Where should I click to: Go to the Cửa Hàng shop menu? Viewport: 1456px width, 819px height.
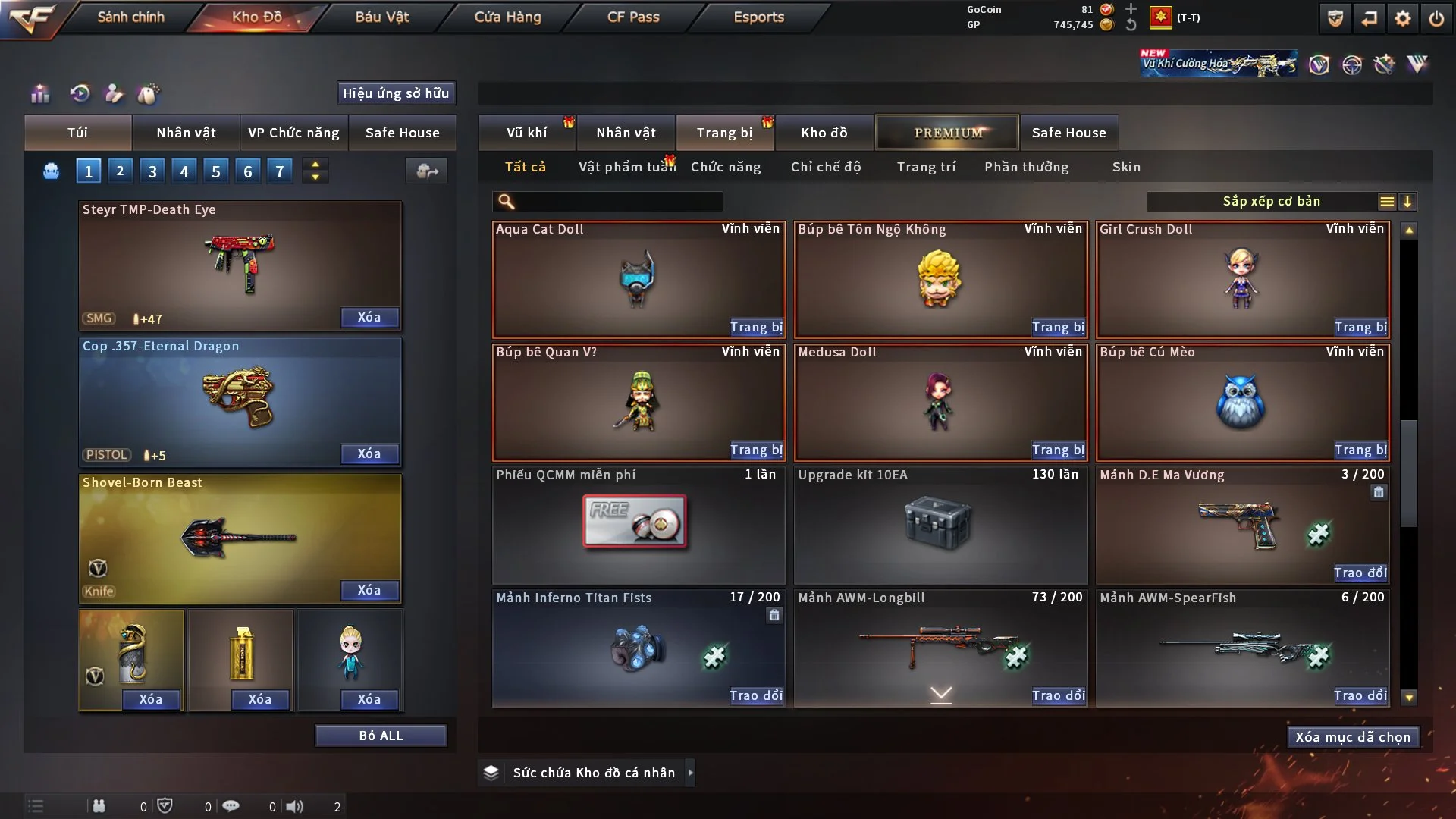click(x=507, y=17)
